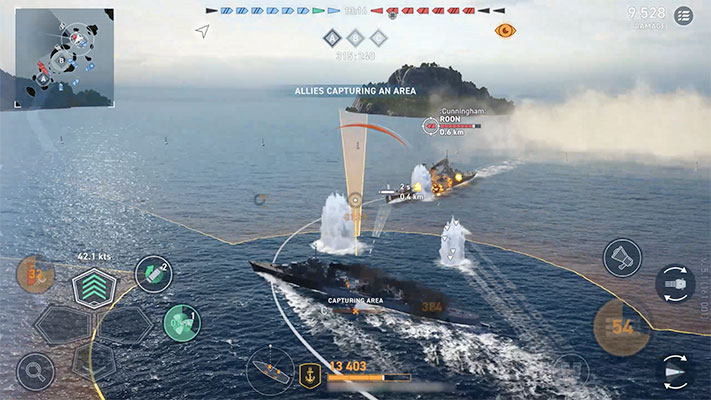This screenshot has width=711, height=400.
Task: Tap the orange cooldown ability with 32 timer
Action: (35, 273)
